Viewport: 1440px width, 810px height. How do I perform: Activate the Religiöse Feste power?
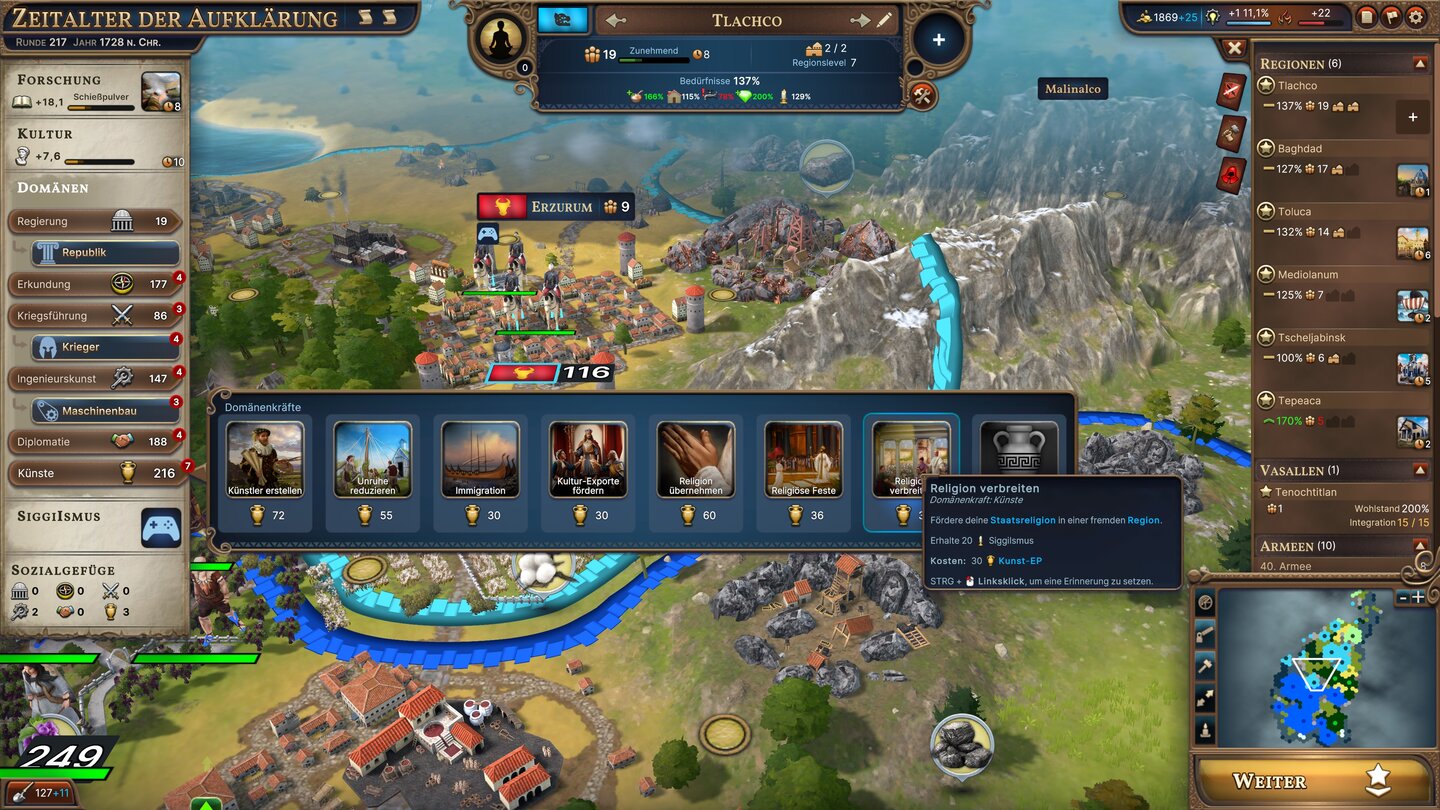tap(803, 472)
